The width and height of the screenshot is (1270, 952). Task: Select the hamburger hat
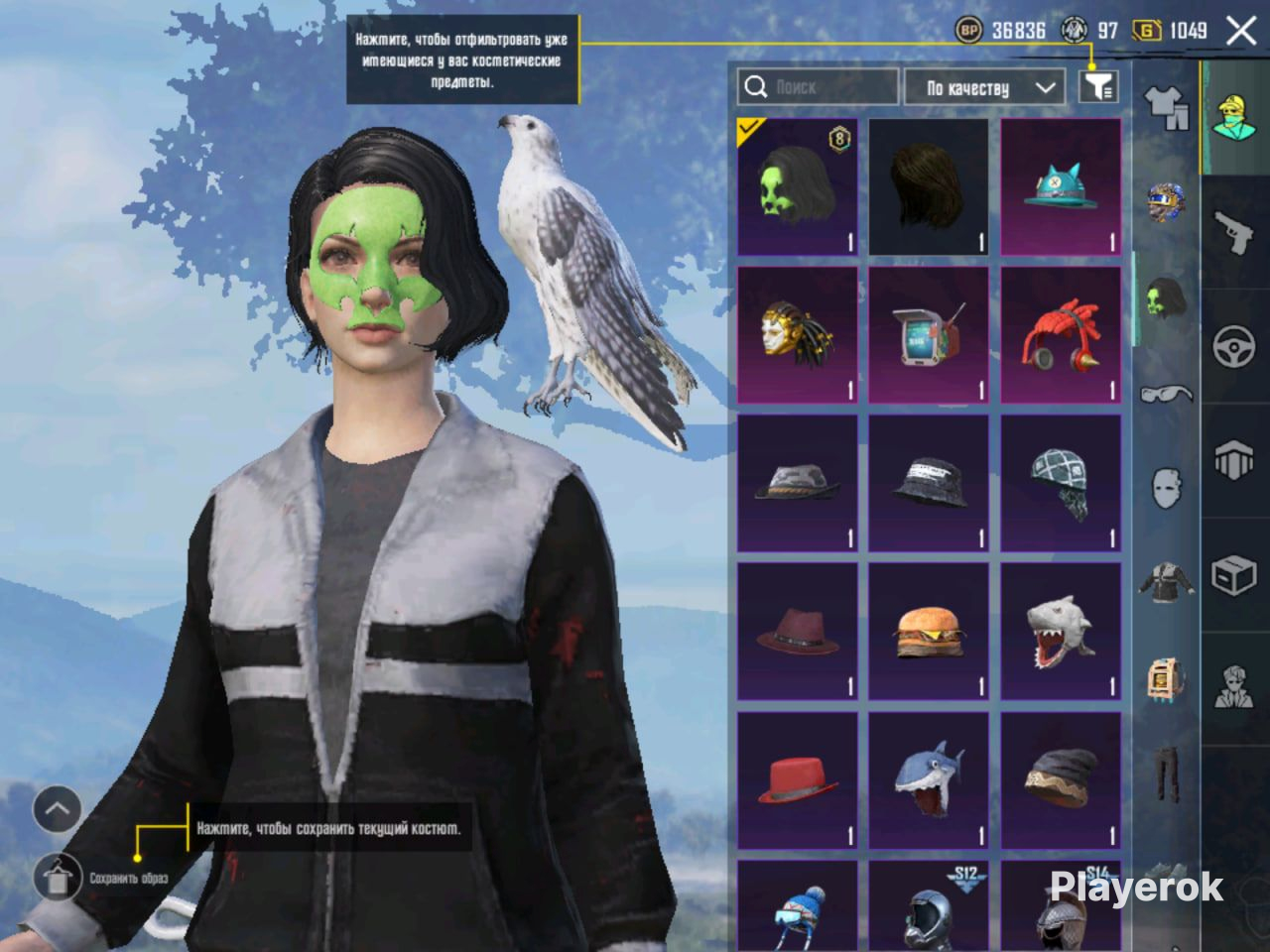(x=929, y=632)
